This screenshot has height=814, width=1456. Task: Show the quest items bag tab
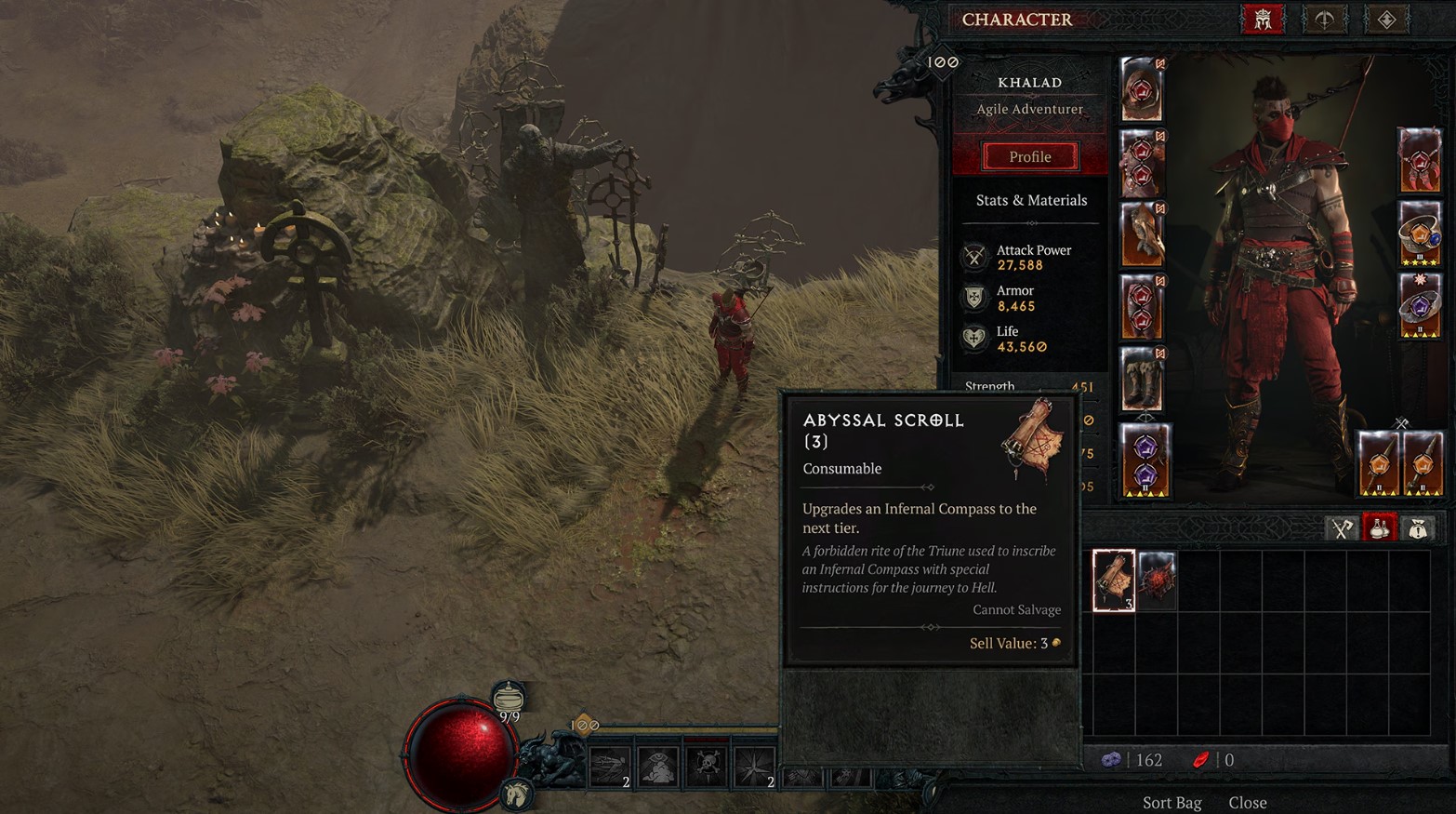pos(1418,528)
